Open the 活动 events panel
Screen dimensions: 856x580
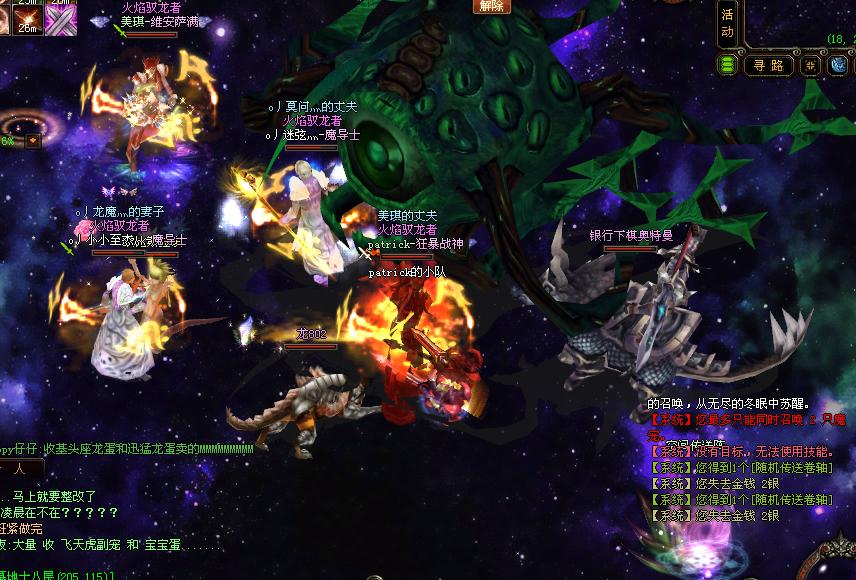click(x=727, y=23)
